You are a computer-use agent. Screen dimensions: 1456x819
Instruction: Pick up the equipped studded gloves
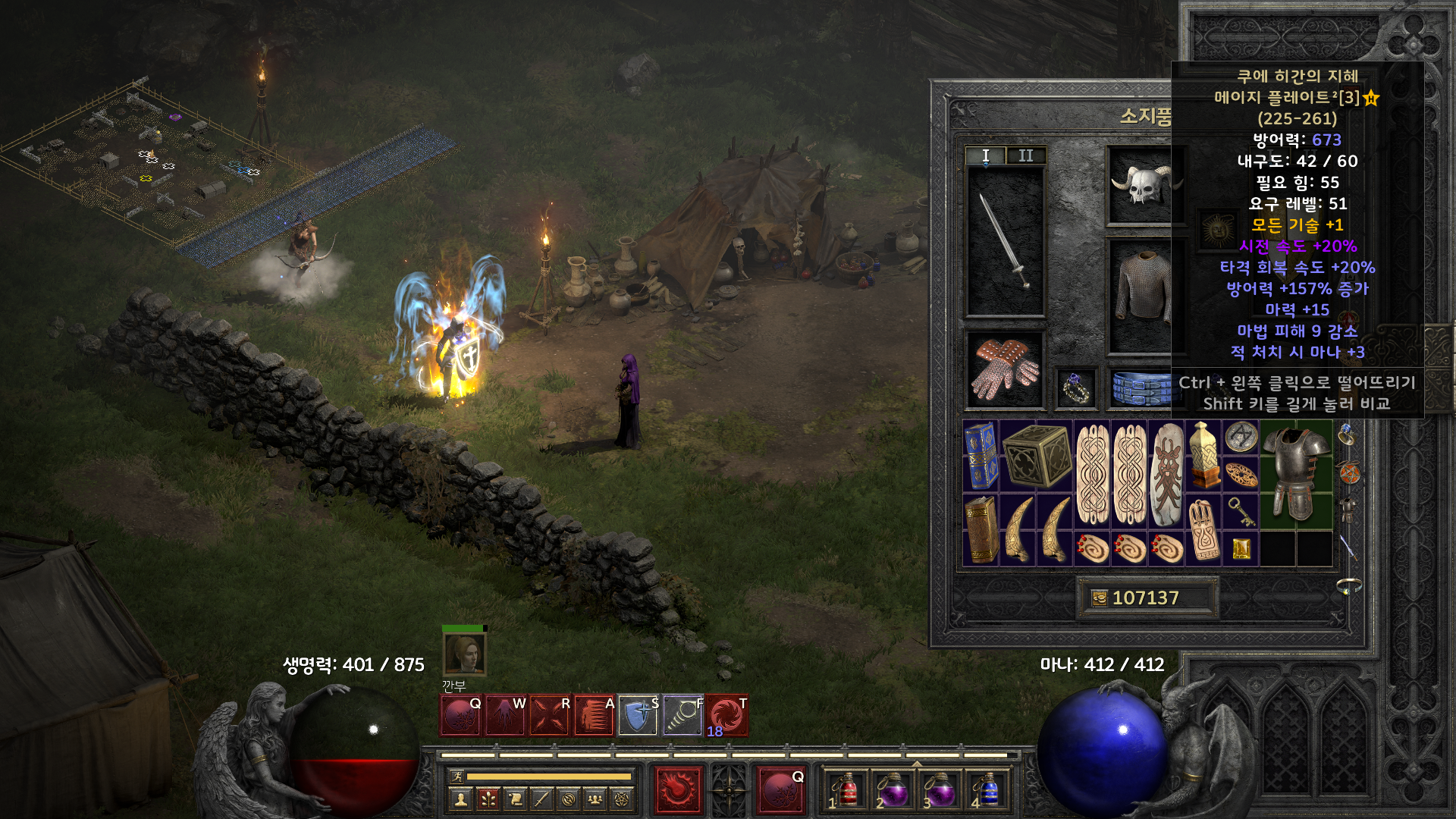(1004, 369)
